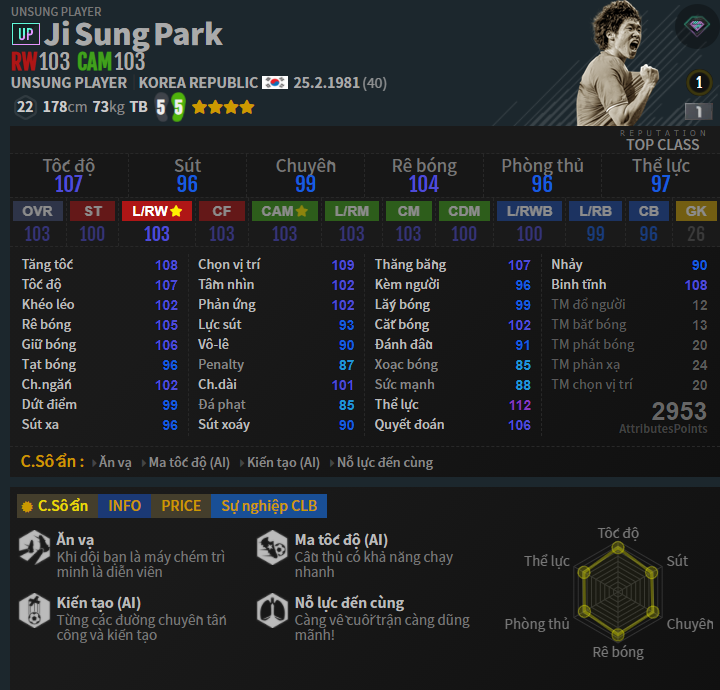This screenshot has height=690, width=720.
Task: Choose the L/RWB position box
Action: [529, 211]
